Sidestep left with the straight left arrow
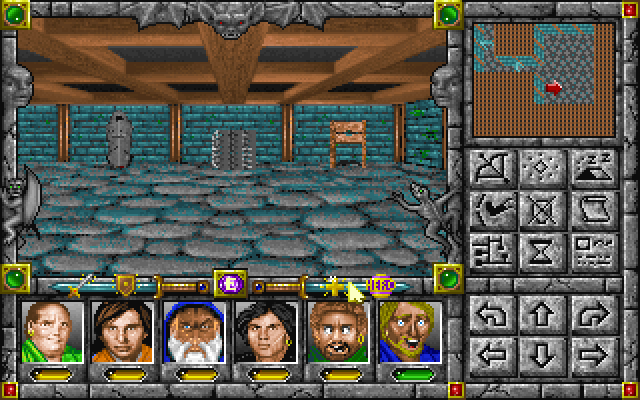 click(490, 354)
